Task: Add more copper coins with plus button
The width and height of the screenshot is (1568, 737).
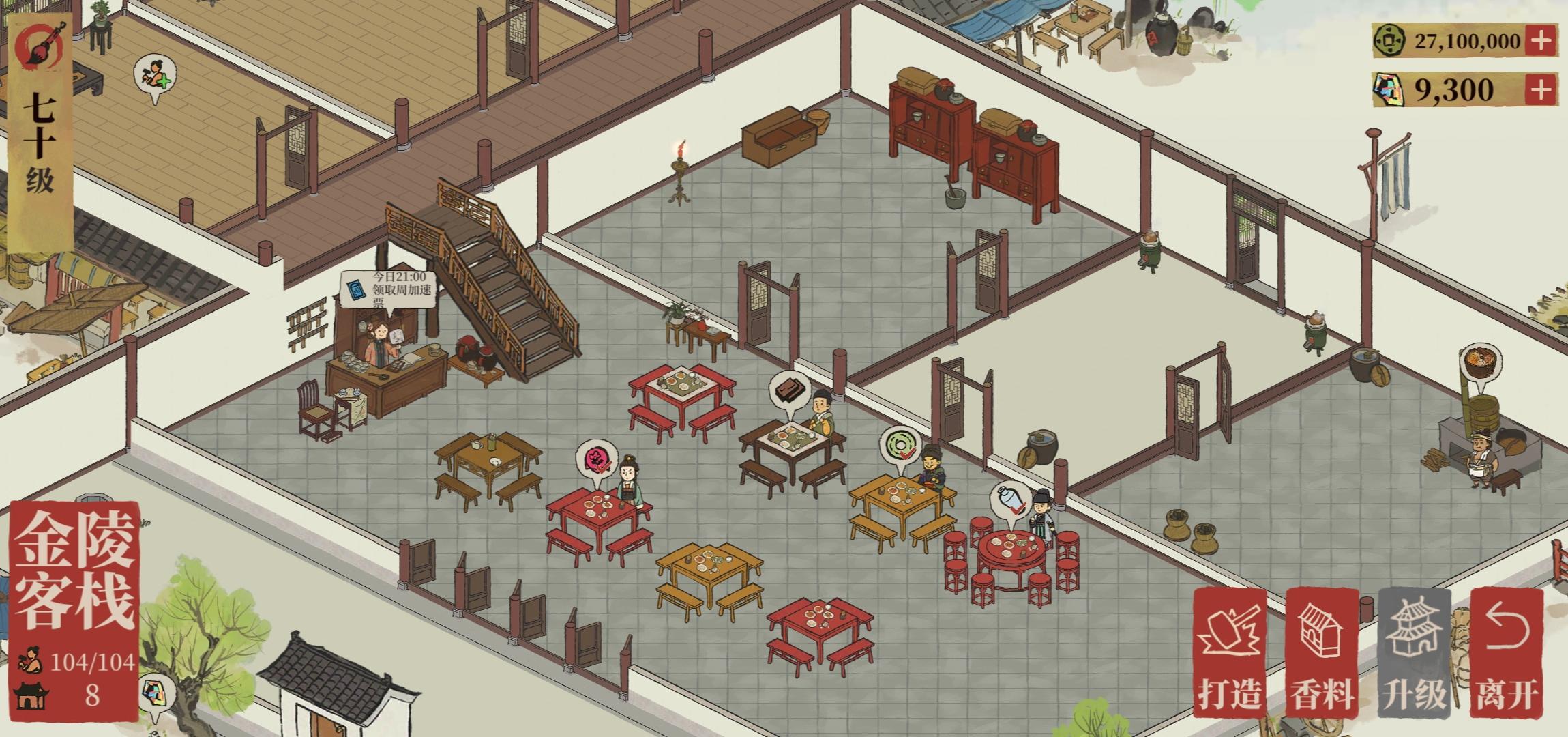Action: click(x=1541, y=41)
